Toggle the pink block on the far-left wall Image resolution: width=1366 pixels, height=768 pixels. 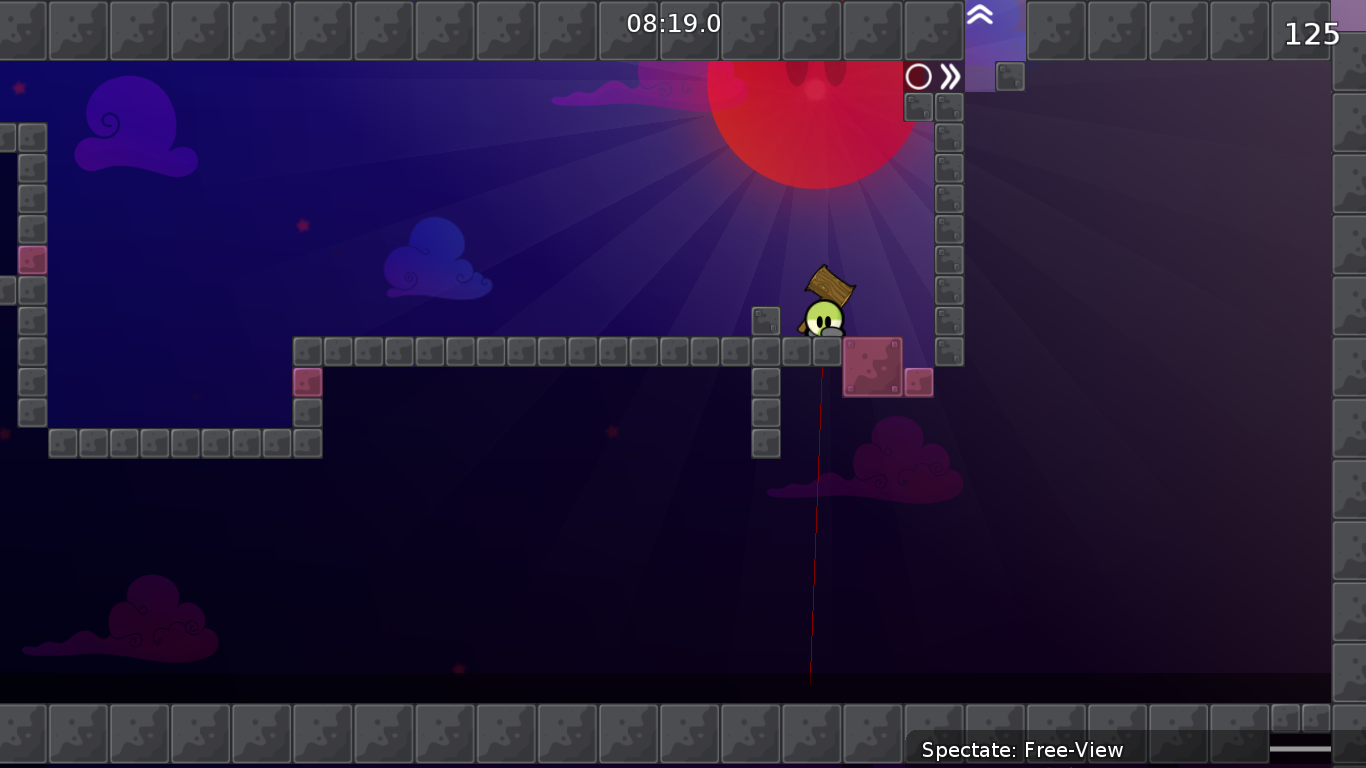point(33,260)
